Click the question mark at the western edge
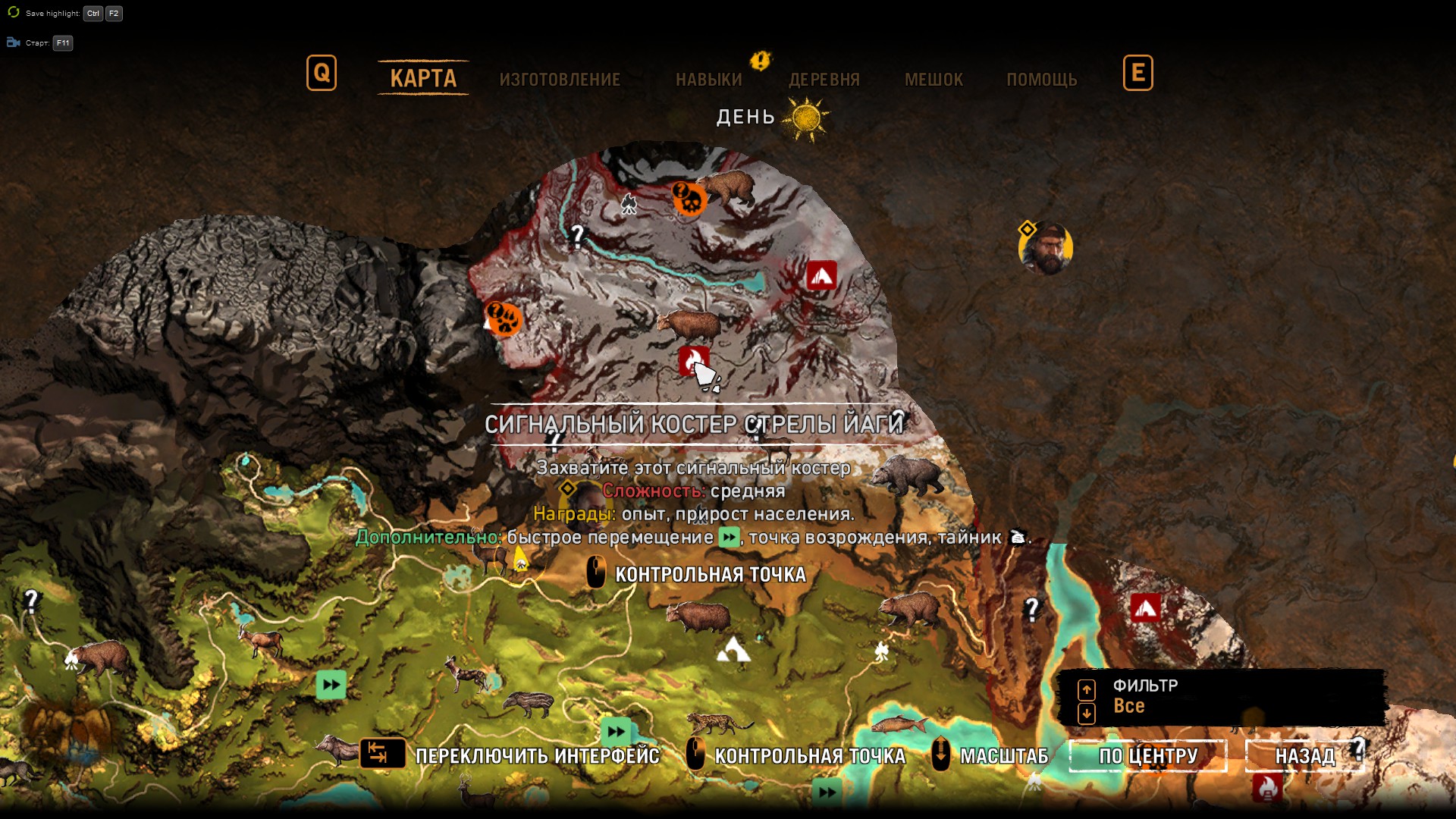Viewport: 1456px width, 819px height. coord(31,601)
